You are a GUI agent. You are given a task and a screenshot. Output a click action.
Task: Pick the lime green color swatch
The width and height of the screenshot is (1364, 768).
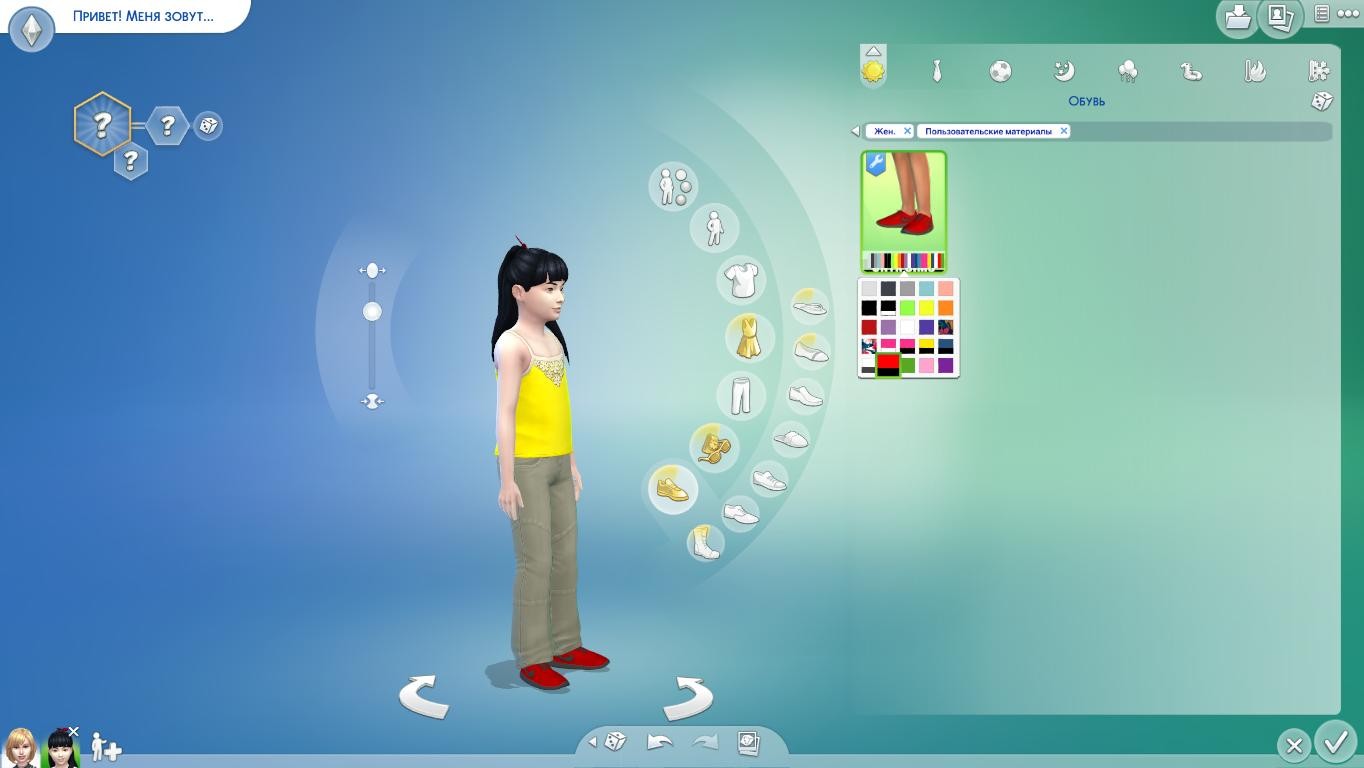click(x=907, y=308)
